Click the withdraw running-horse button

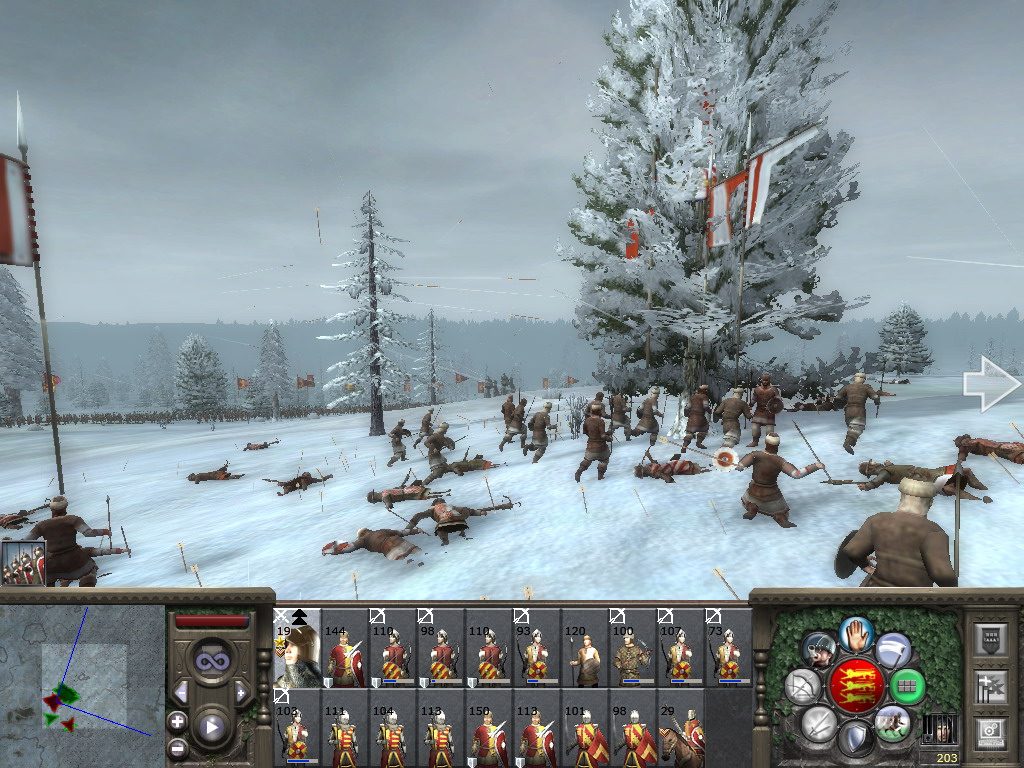tap(892, 722)
